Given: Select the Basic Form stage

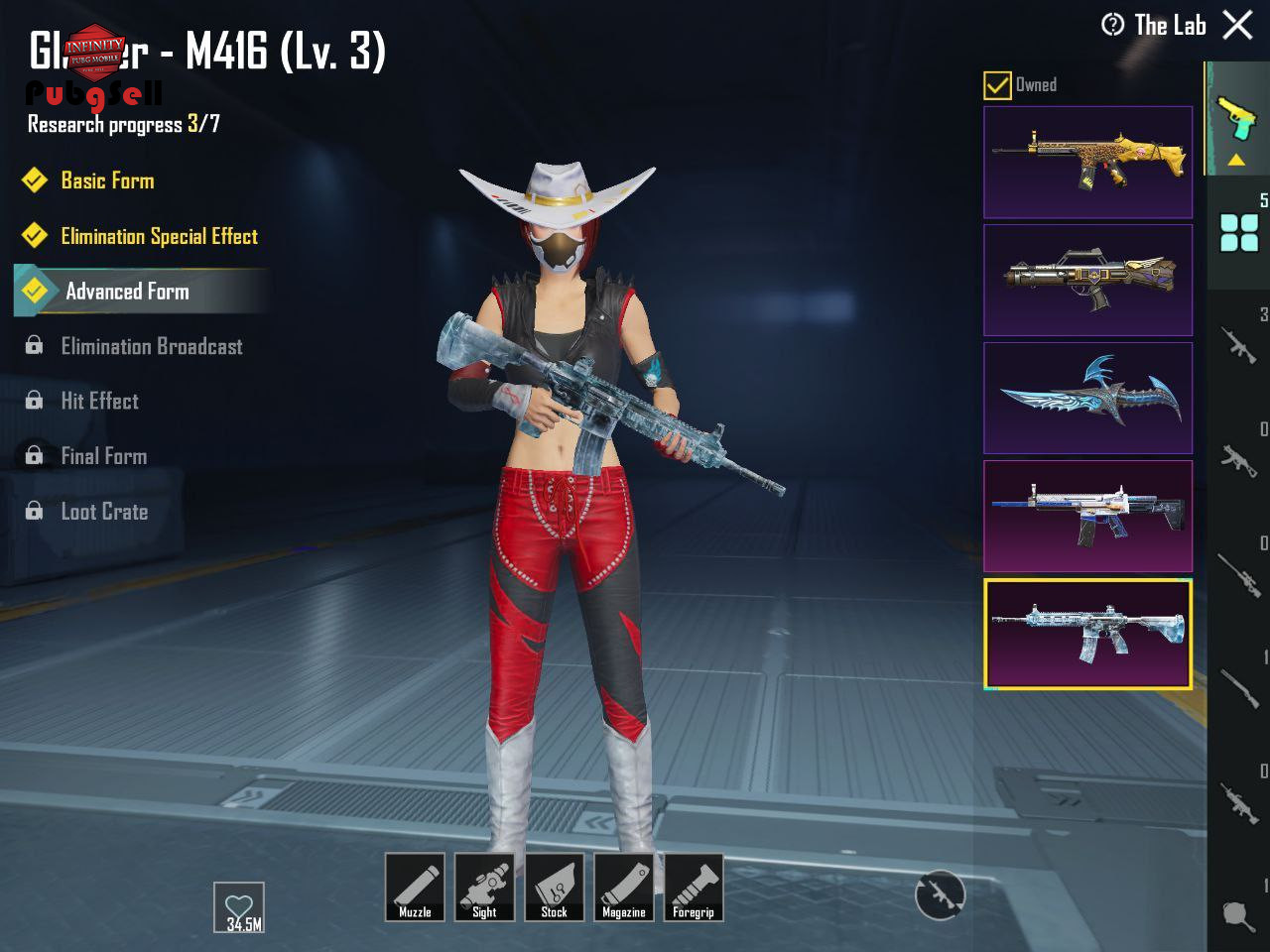Looking at the screenshot, I should point(107,180).
